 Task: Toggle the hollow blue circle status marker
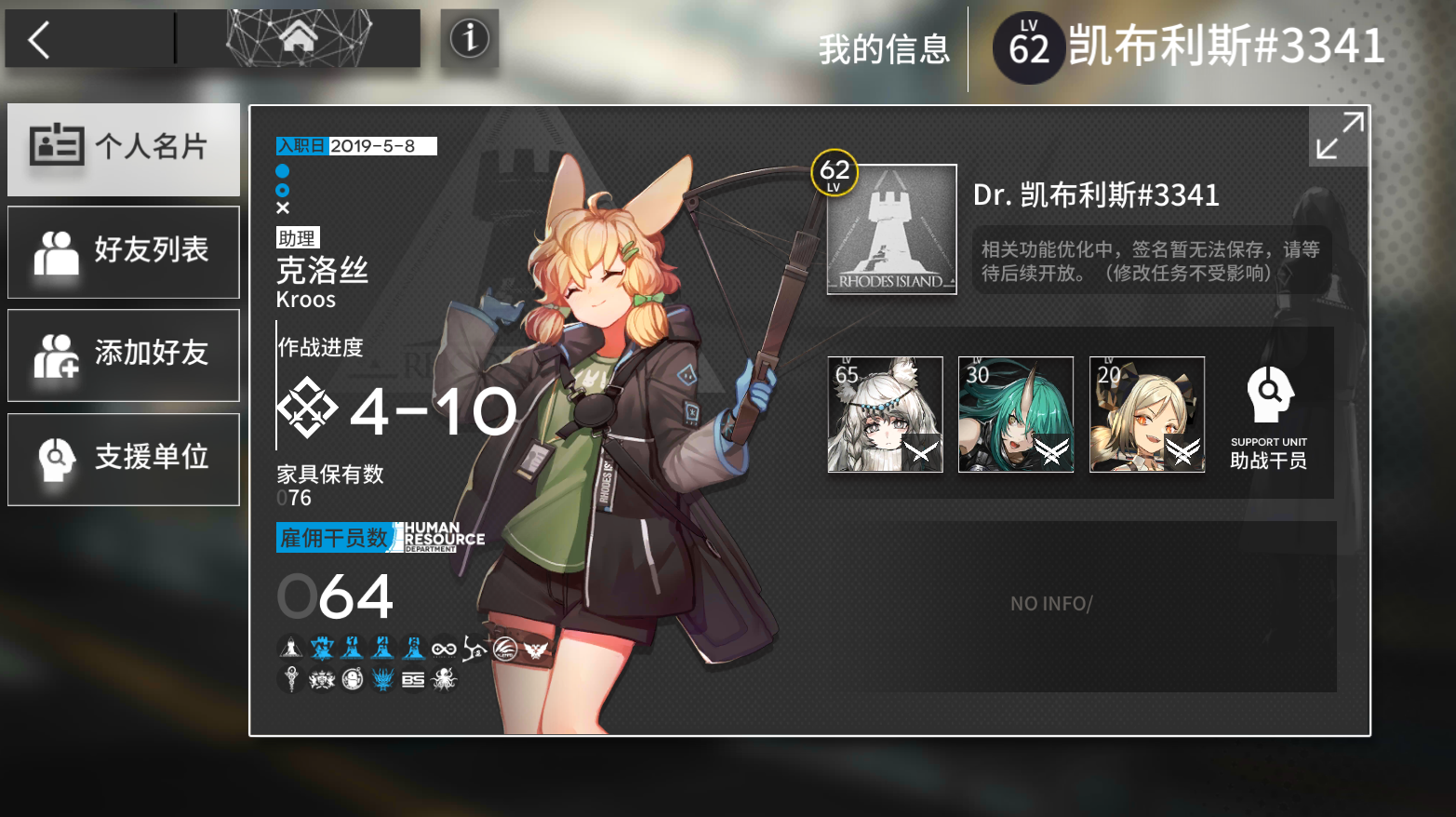[x=282, y=189]
